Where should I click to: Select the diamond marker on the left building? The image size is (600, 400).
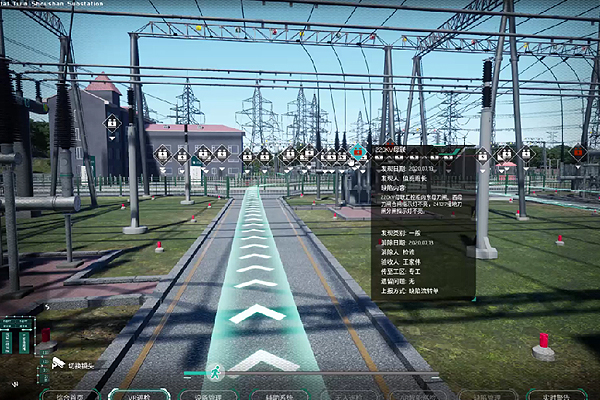coord(113,123)
